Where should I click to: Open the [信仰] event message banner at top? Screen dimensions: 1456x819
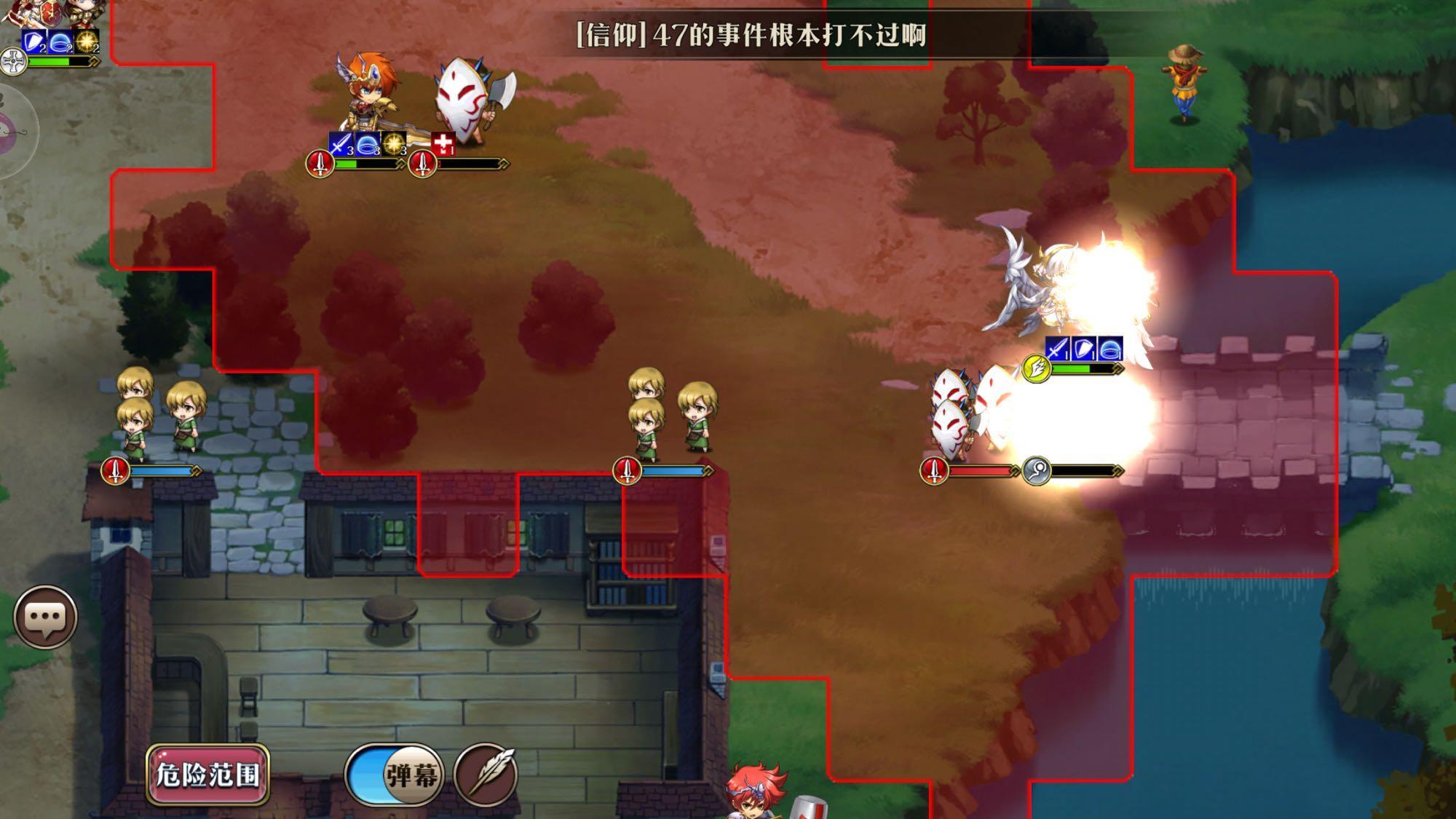pos(750,31)
